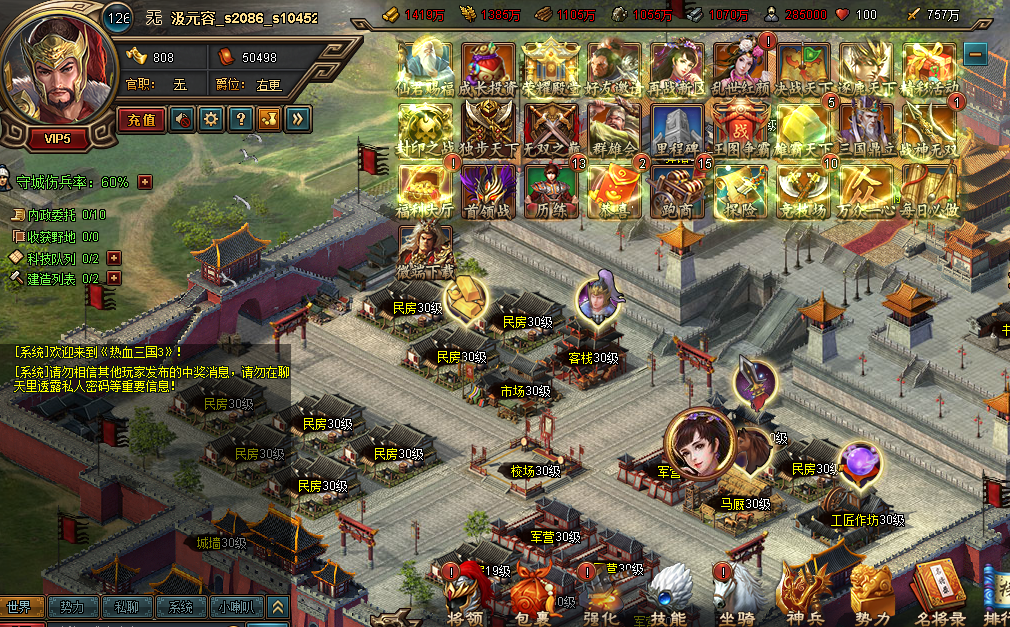The width and height of the screenshot is (1010, 627).
Task: Open settings with the gear icon
Action: click(211, 120)
